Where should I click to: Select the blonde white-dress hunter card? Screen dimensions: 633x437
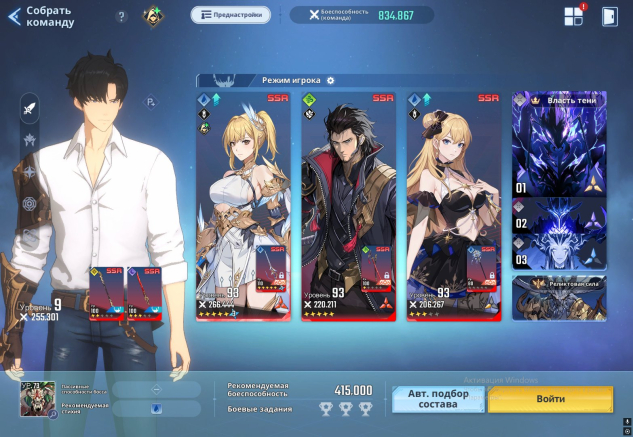point(243,205)
